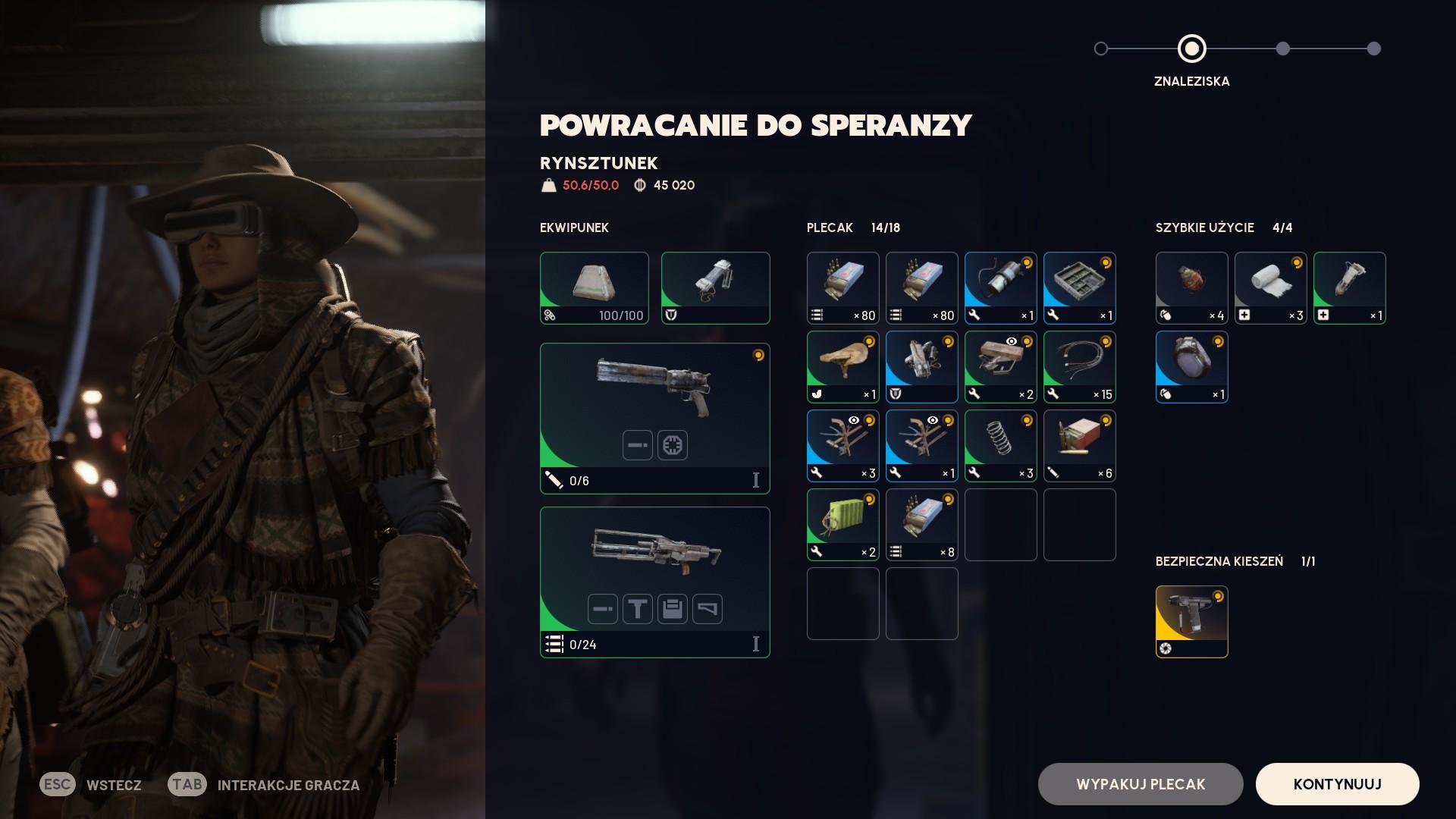Select the tan leather pouch item
The height and width of the screenshot is (819, 1456).
(843, 367)
